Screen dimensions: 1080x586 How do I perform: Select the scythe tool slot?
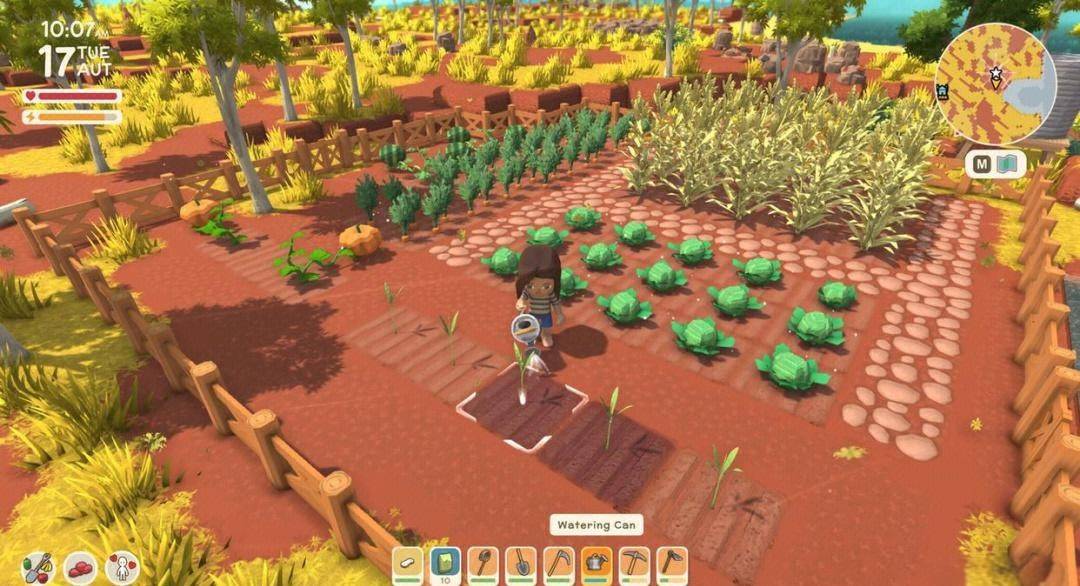[x=559, y=565]
